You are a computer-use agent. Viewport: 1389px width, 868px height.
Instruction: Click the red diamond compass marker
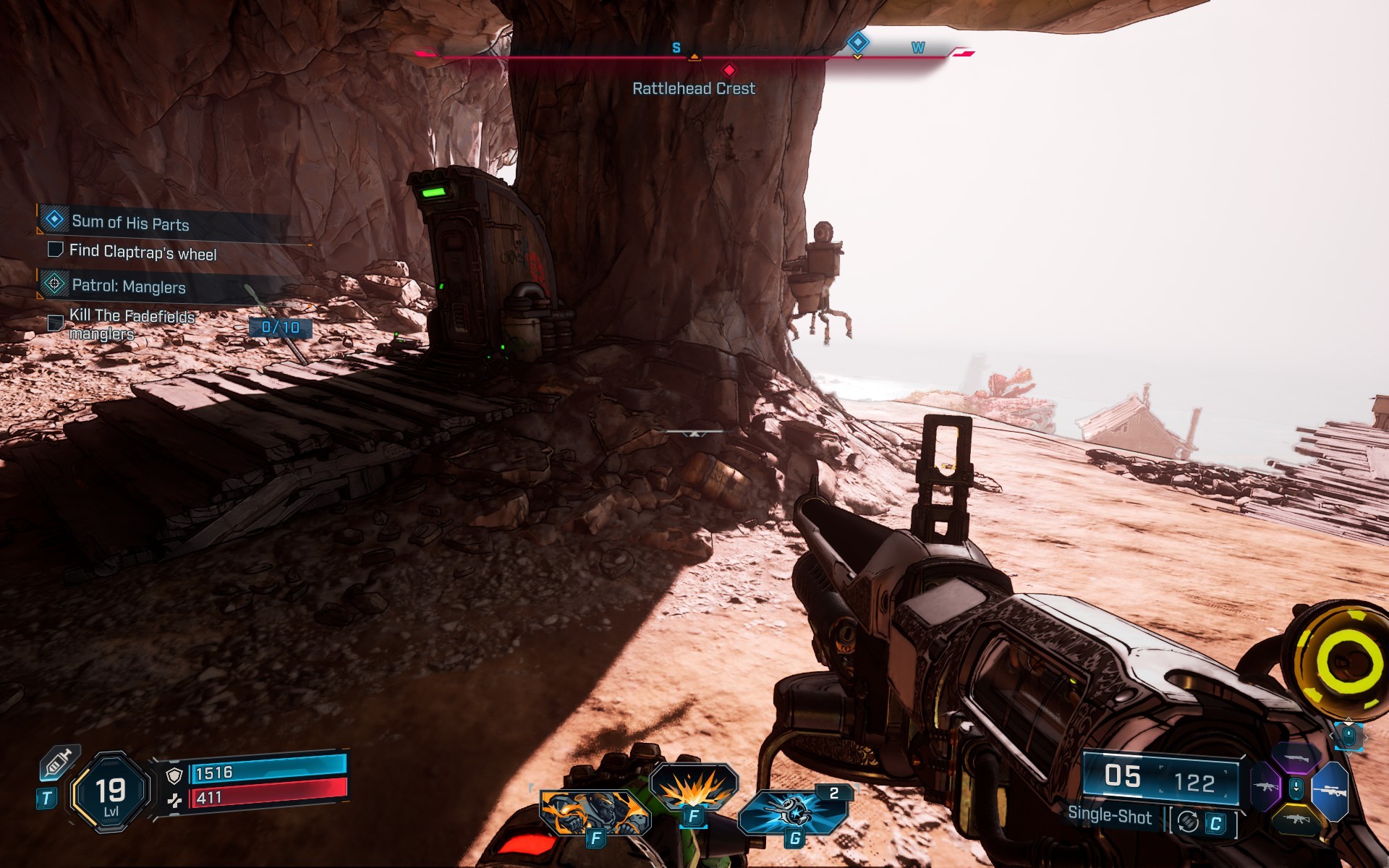tap(729, 70)
